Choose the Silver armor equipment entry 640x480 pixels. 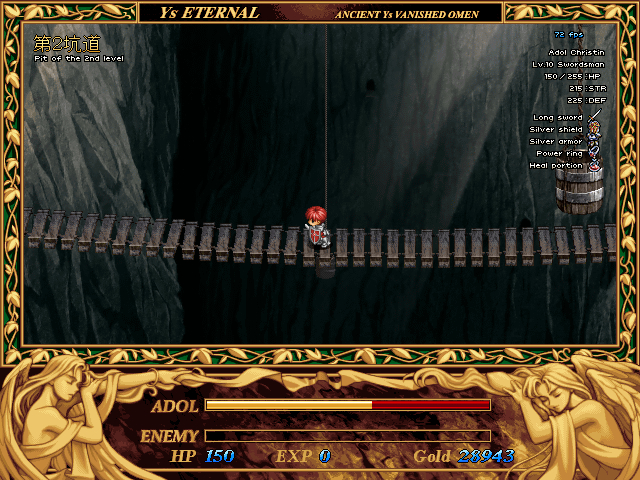click(556, 142)
